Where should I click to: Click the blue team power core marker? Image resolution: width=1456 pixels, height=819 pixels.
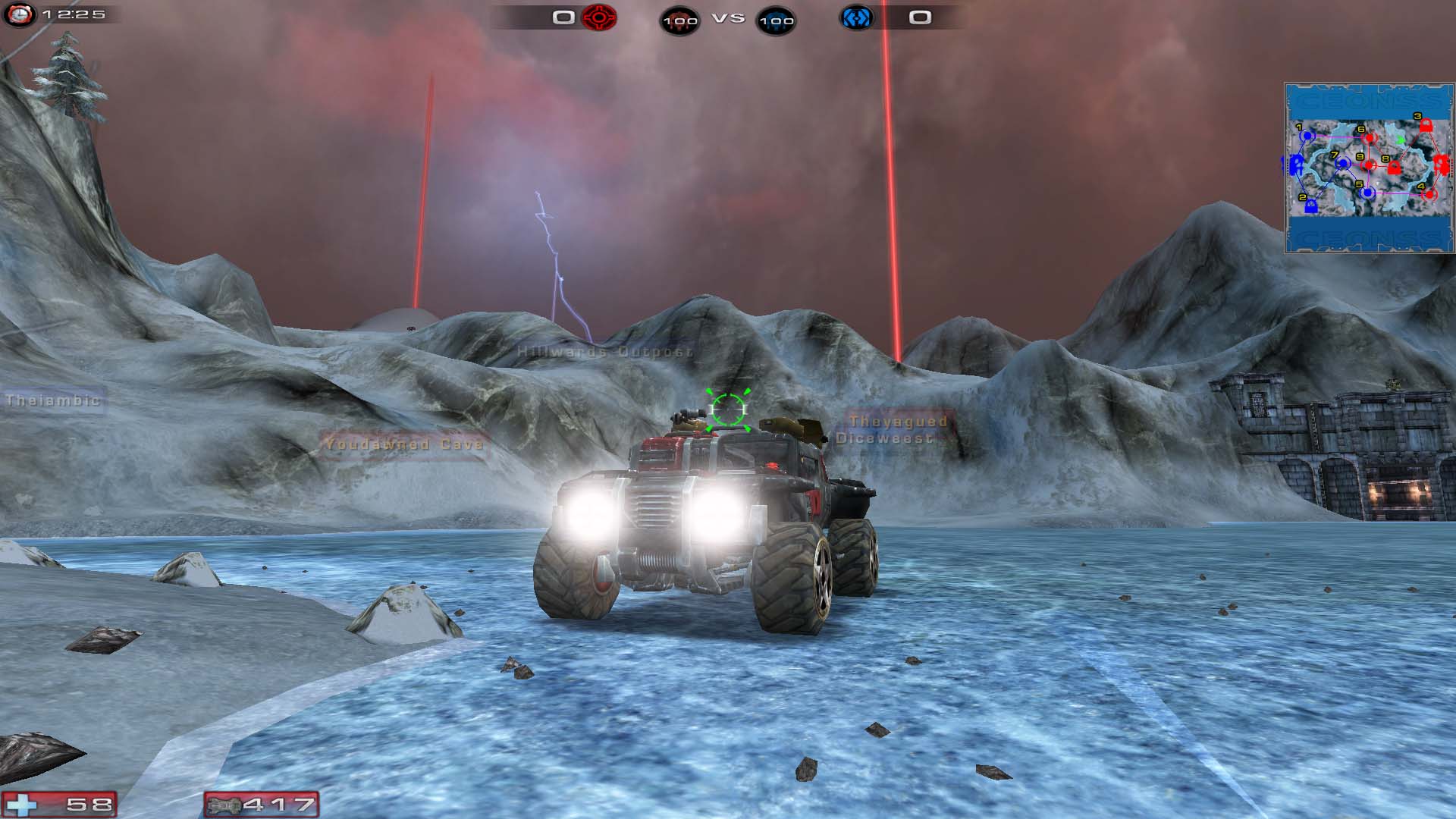pyautogui.click(x=1295, y=163)
